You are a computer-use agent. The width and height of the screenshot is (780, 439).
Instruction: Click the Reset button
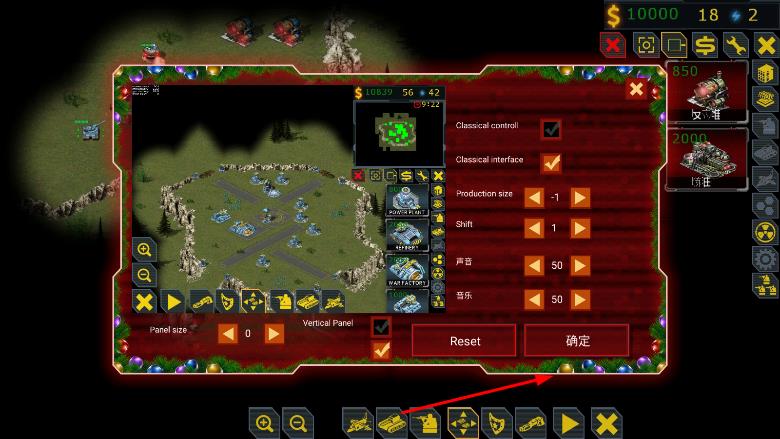pos(464,340)
